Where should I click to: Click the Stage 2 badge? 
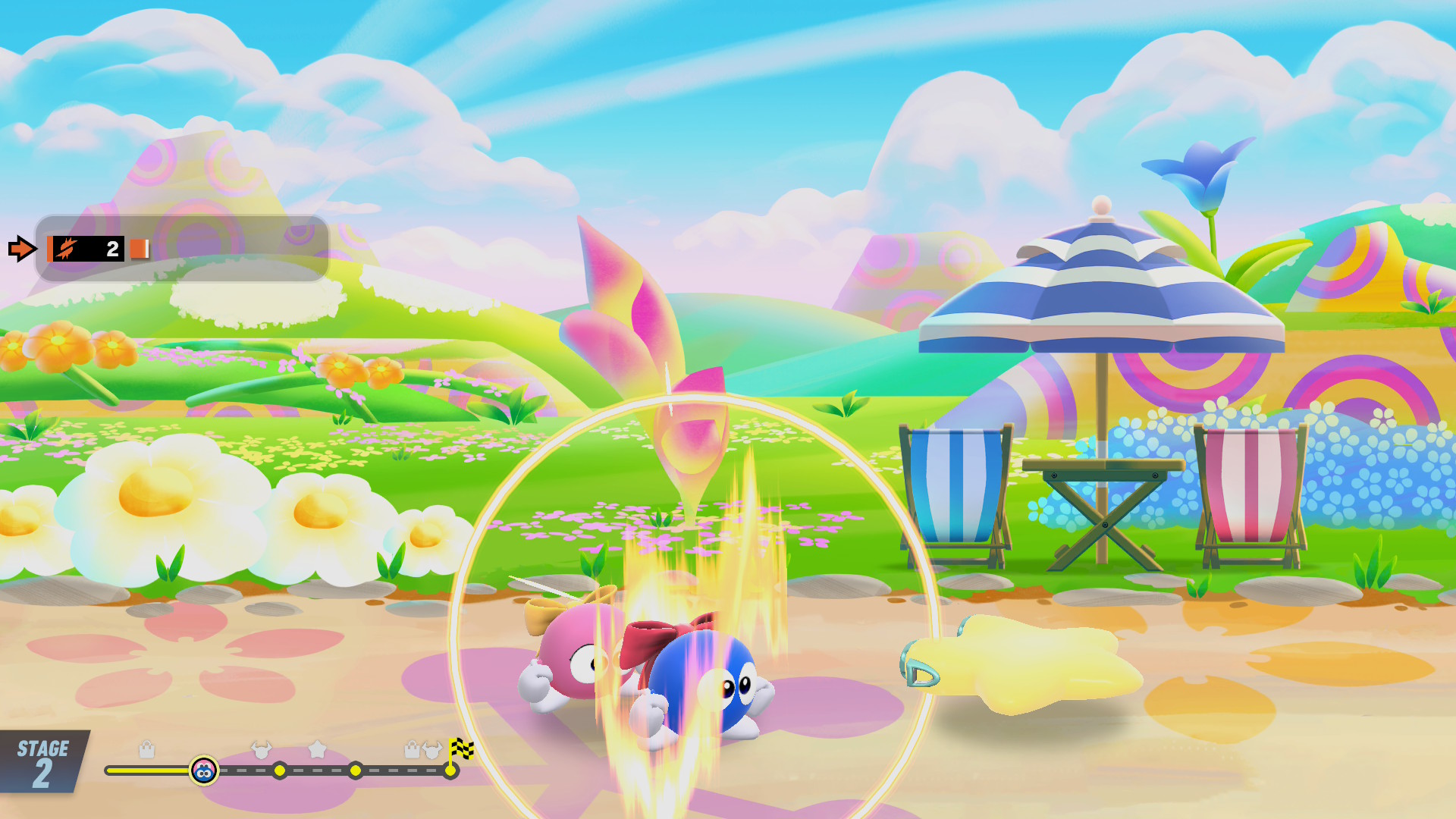[42, 762]
